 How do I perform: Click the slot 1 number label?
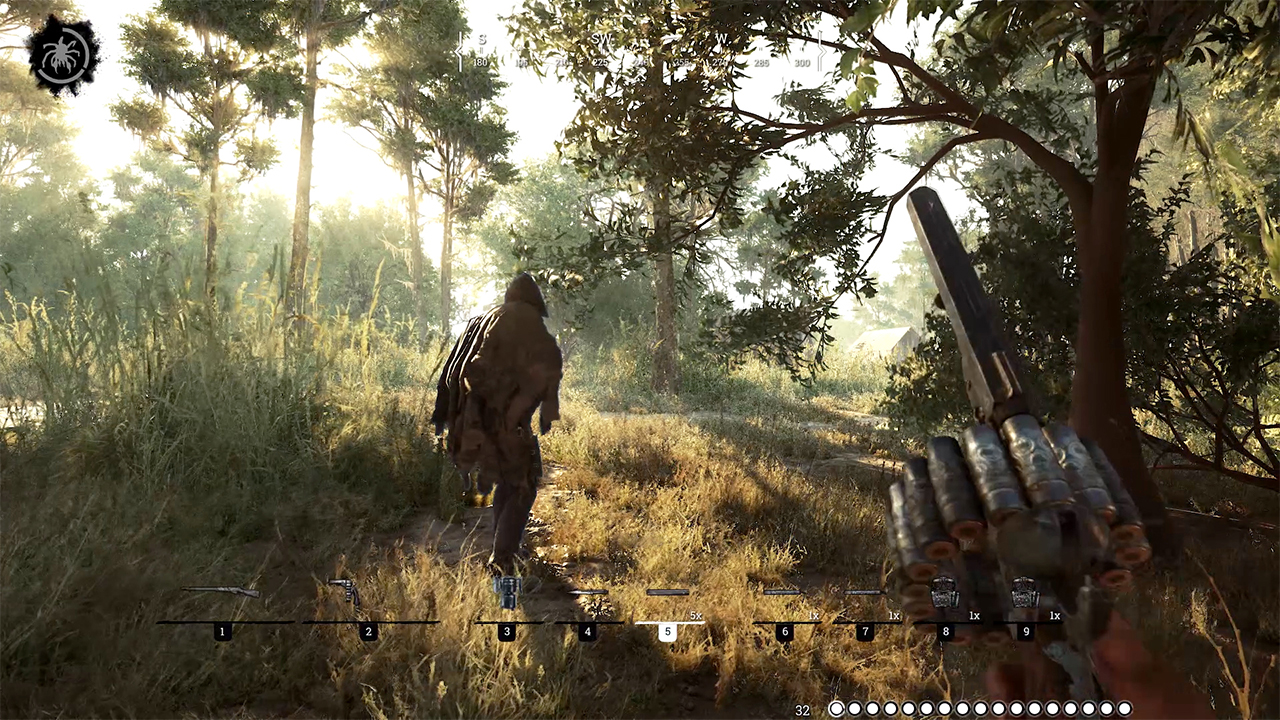[221, 631]
